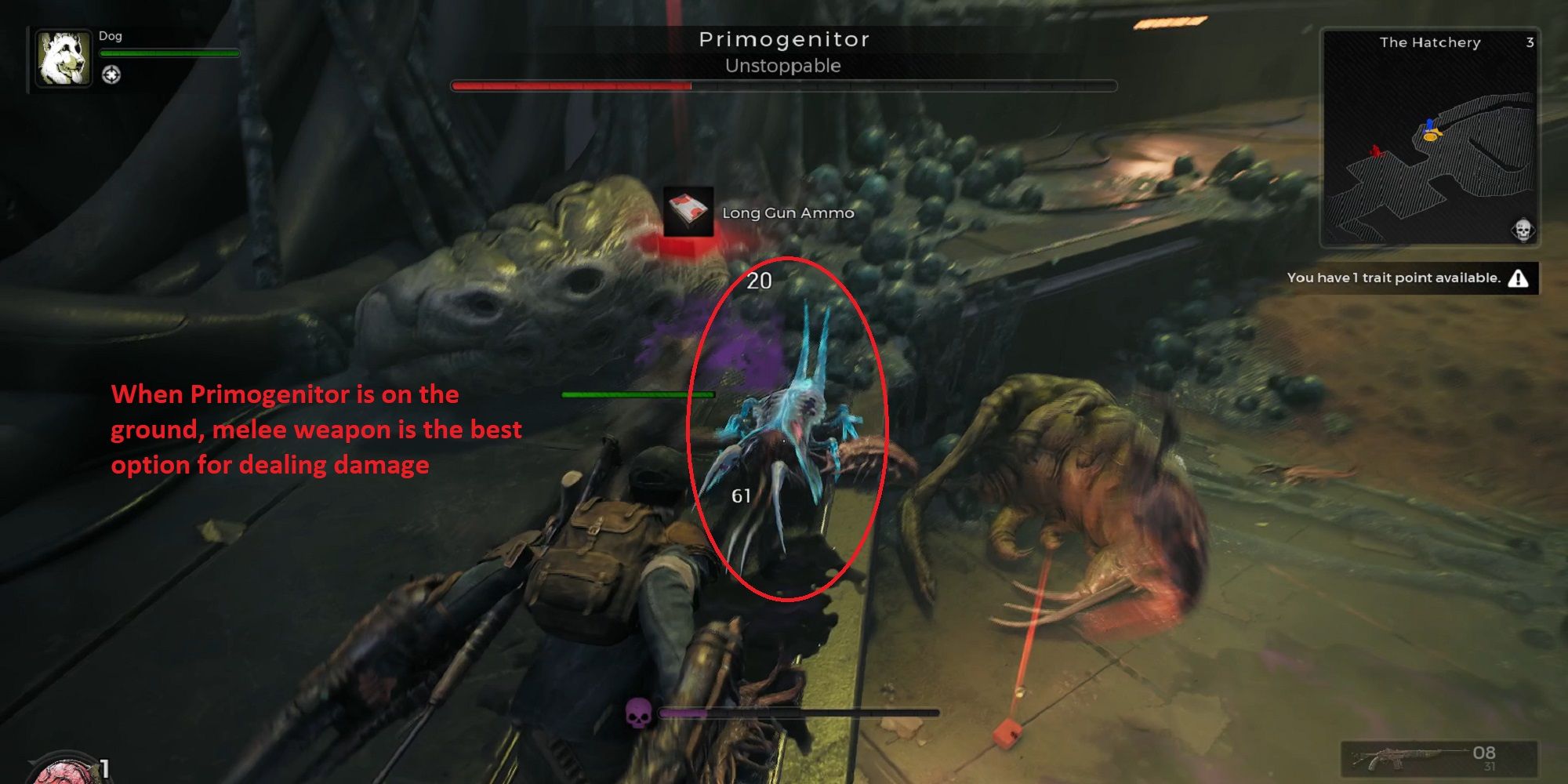Screen dimensions: 1568x784
Task: Select the blue player marker on the minimap
Action: pyautogui.click(x=1430, y=124)
